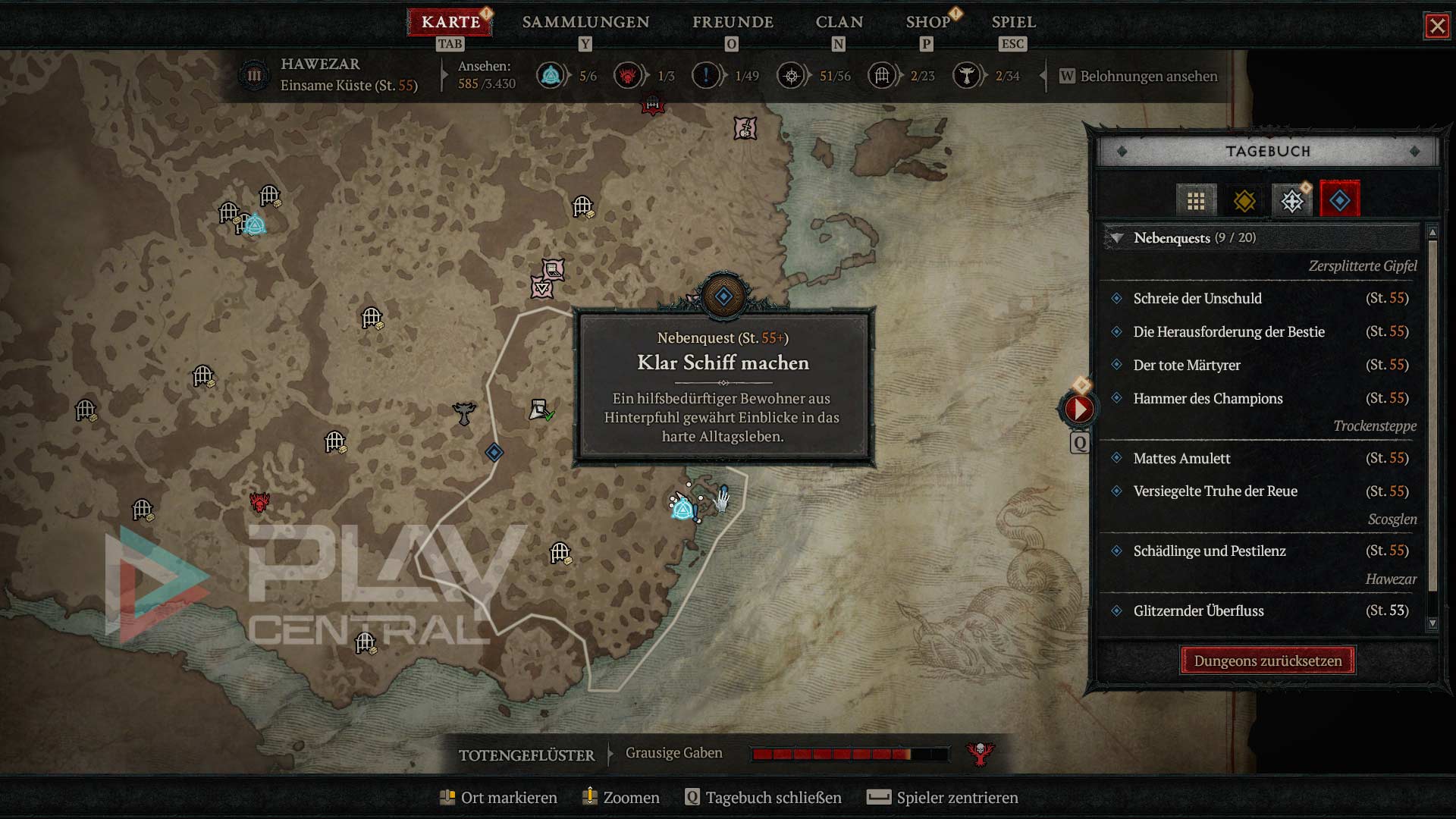Open the Clan tab
Image resolution: width=1456 pixels, height=819 pixels.
pos(839,22)
